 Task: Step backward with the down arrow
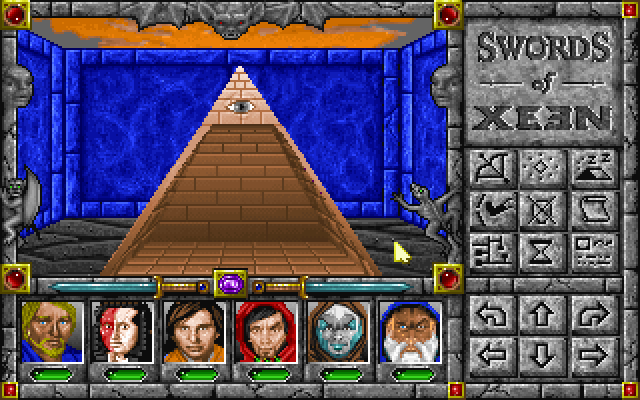point(542,353)
